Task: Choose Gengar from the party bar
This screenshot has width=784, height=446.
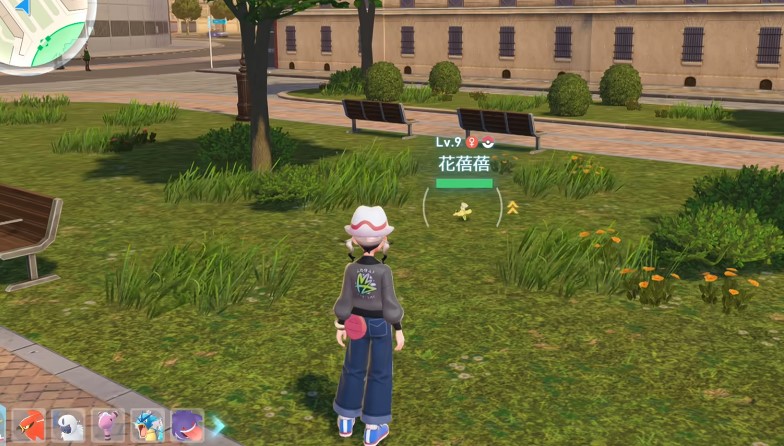Action: coord(187,427)
